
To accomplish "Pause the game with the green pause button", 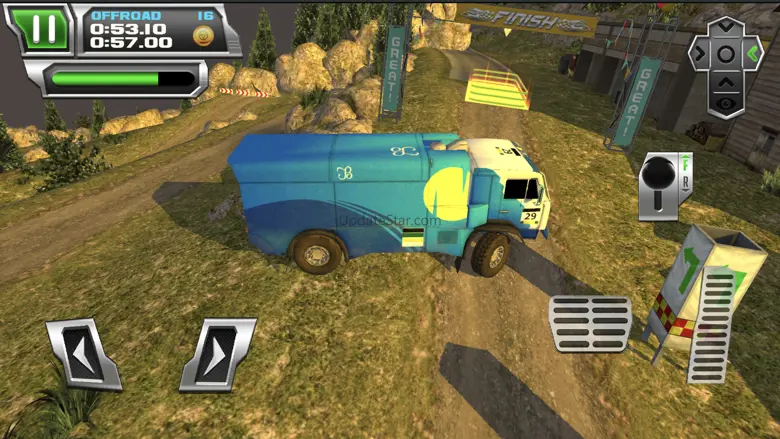I will [x=44, y=28].
